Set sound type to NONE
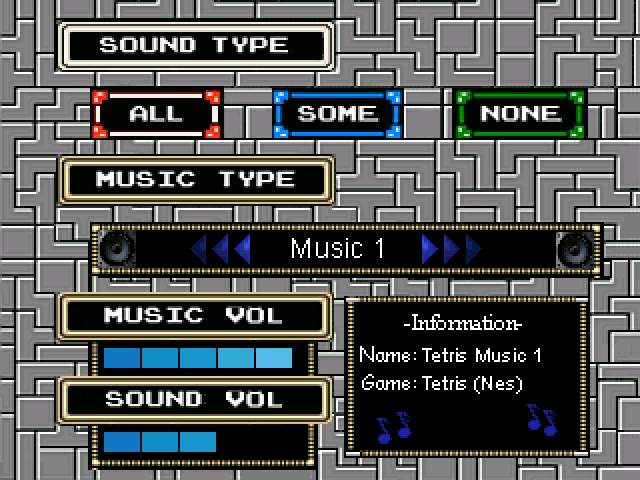Viewport: 640px width, 480px height. (519, 114)
